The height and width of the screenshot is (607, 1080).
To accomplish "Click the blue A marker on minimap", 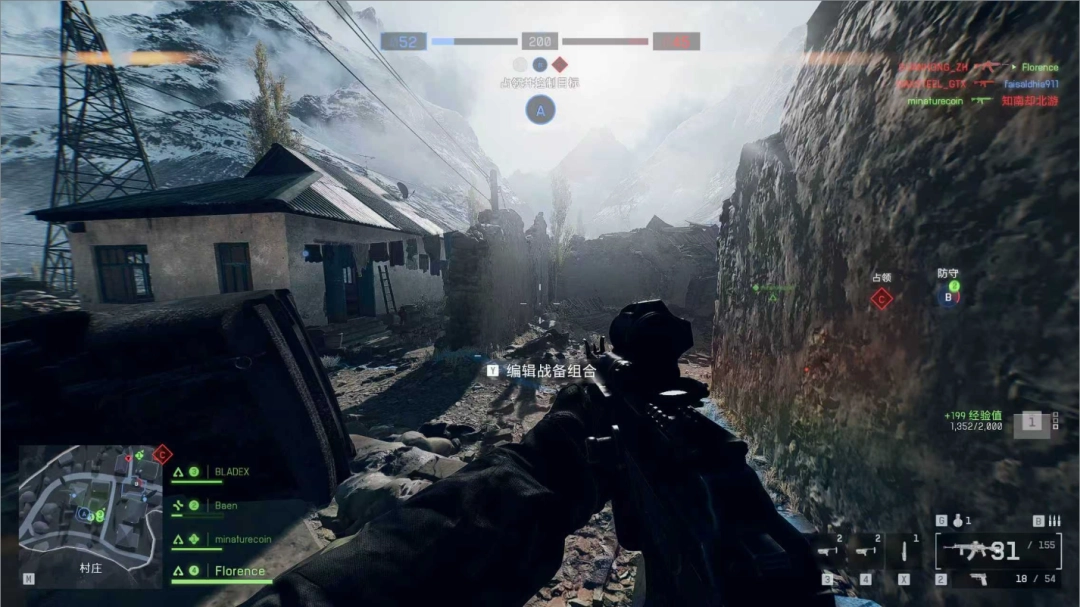I will [85, 513].
